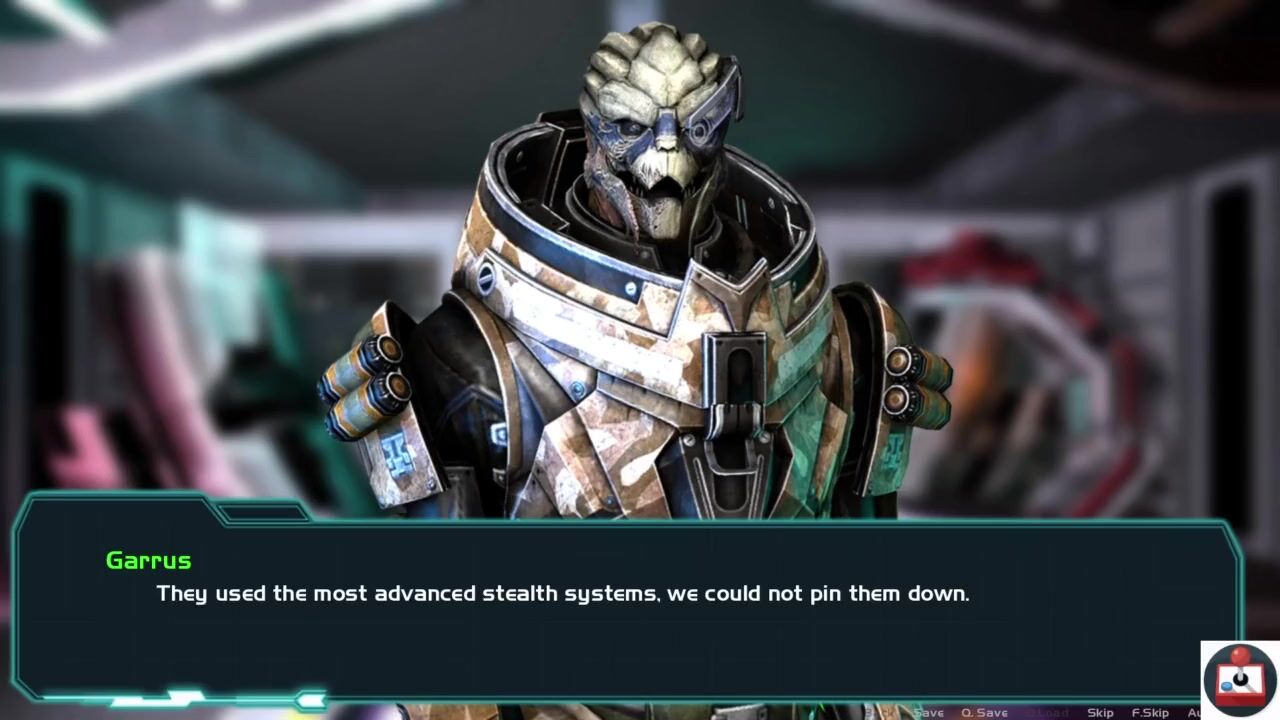
Task: Toggle Auto mode in the quick menu
Action: point(1194,712)
